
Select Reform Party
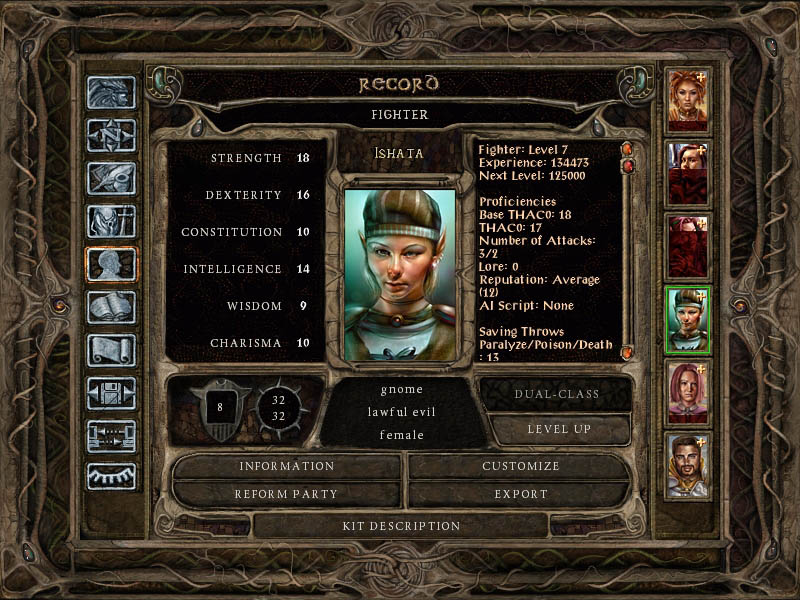coord(286,494)
